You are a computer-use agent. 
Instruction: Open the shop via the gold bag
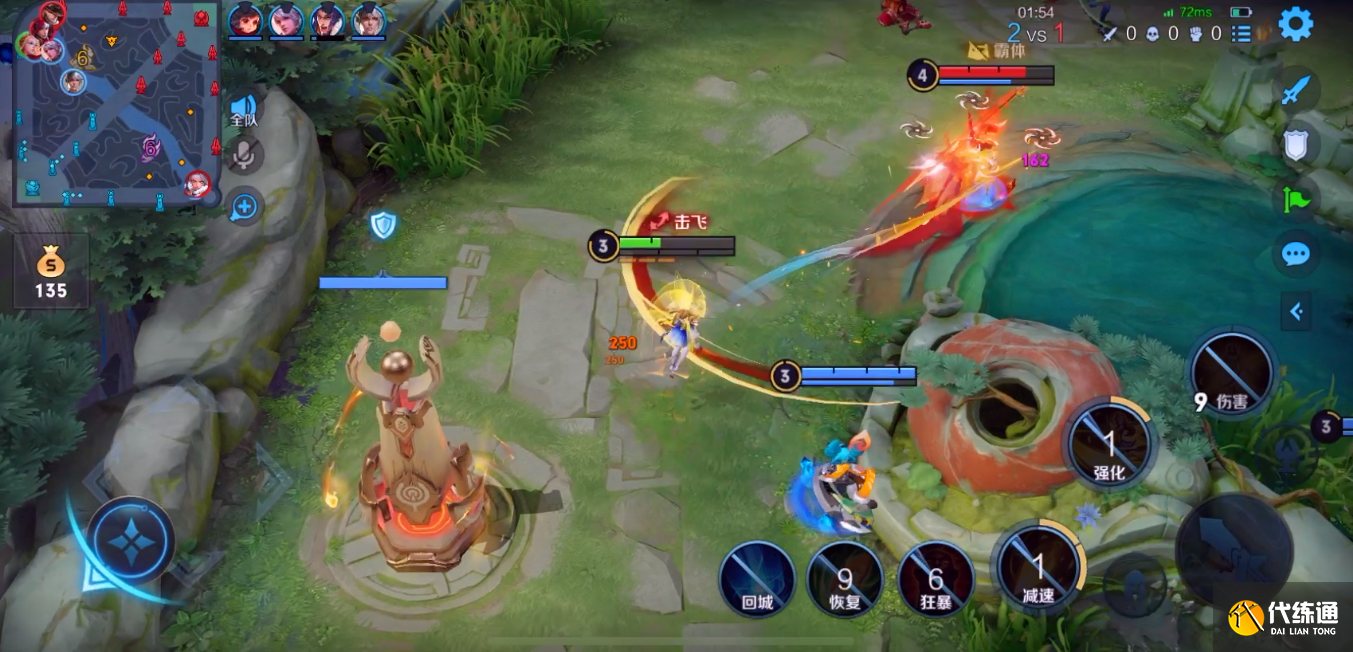(51, 272)
